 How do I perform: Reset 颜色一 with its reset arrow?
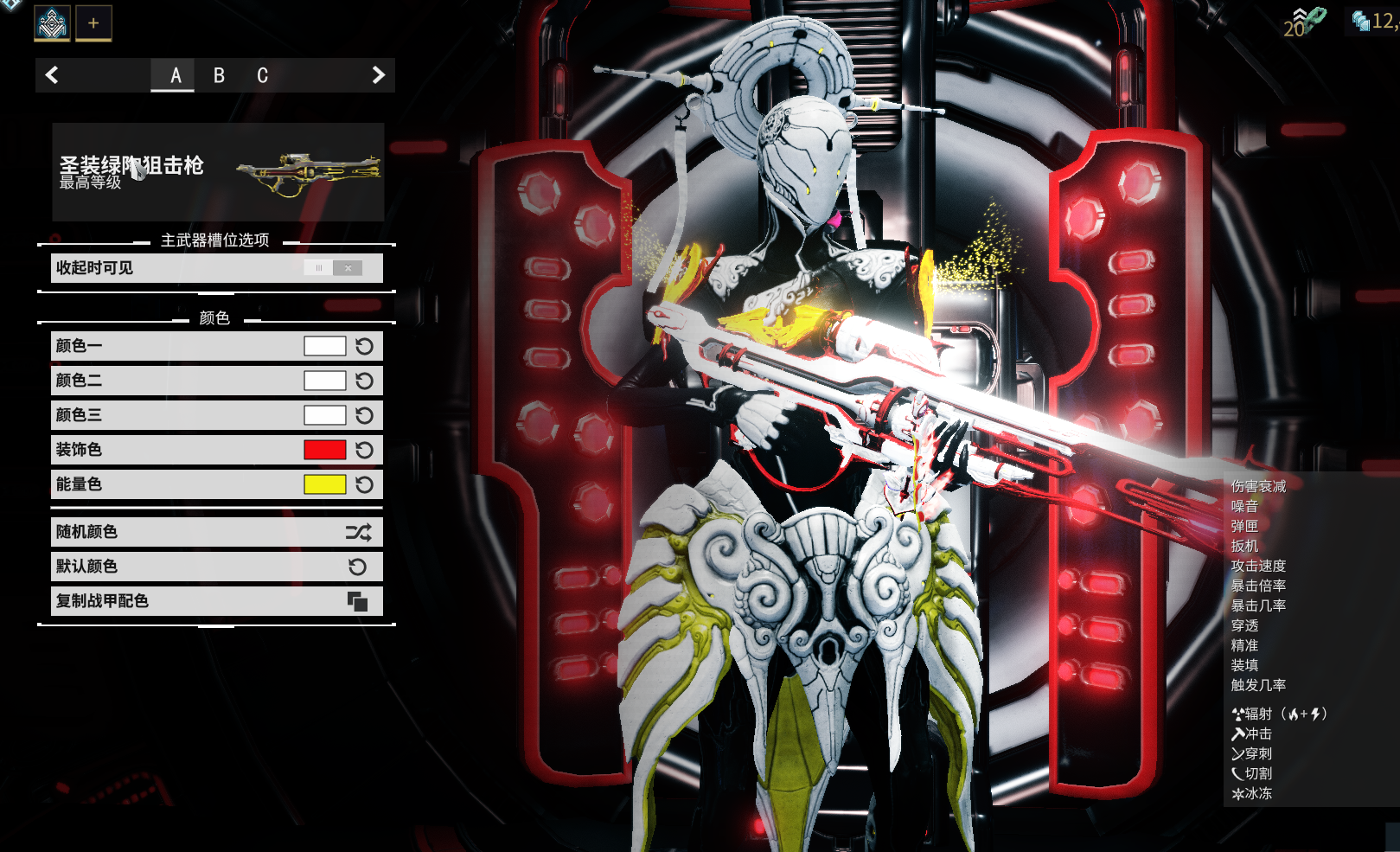coord(365,346)
